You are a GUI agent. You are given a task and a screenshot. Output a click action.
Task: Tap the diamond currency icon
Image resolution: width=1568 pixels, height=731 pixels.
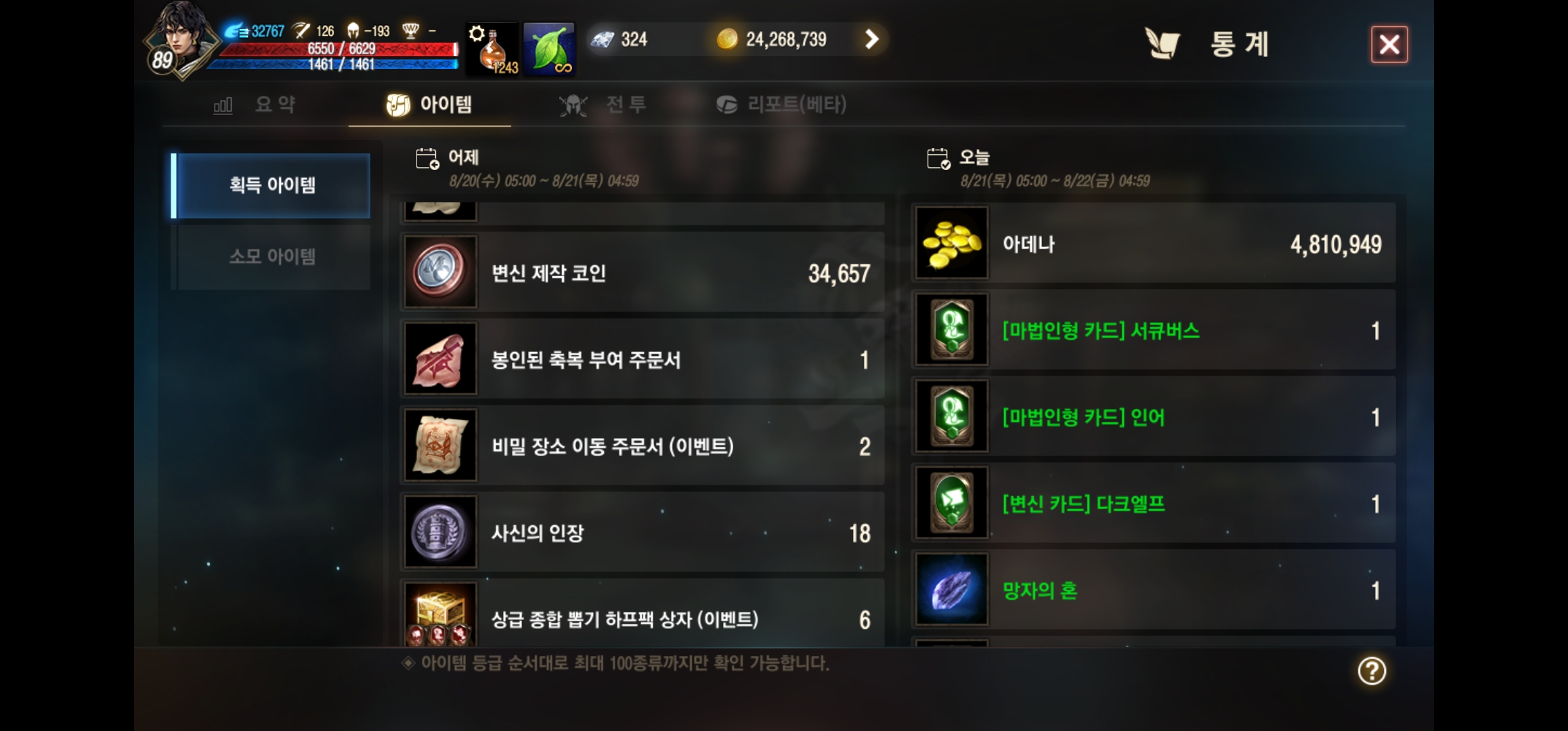tap(601, 39)
